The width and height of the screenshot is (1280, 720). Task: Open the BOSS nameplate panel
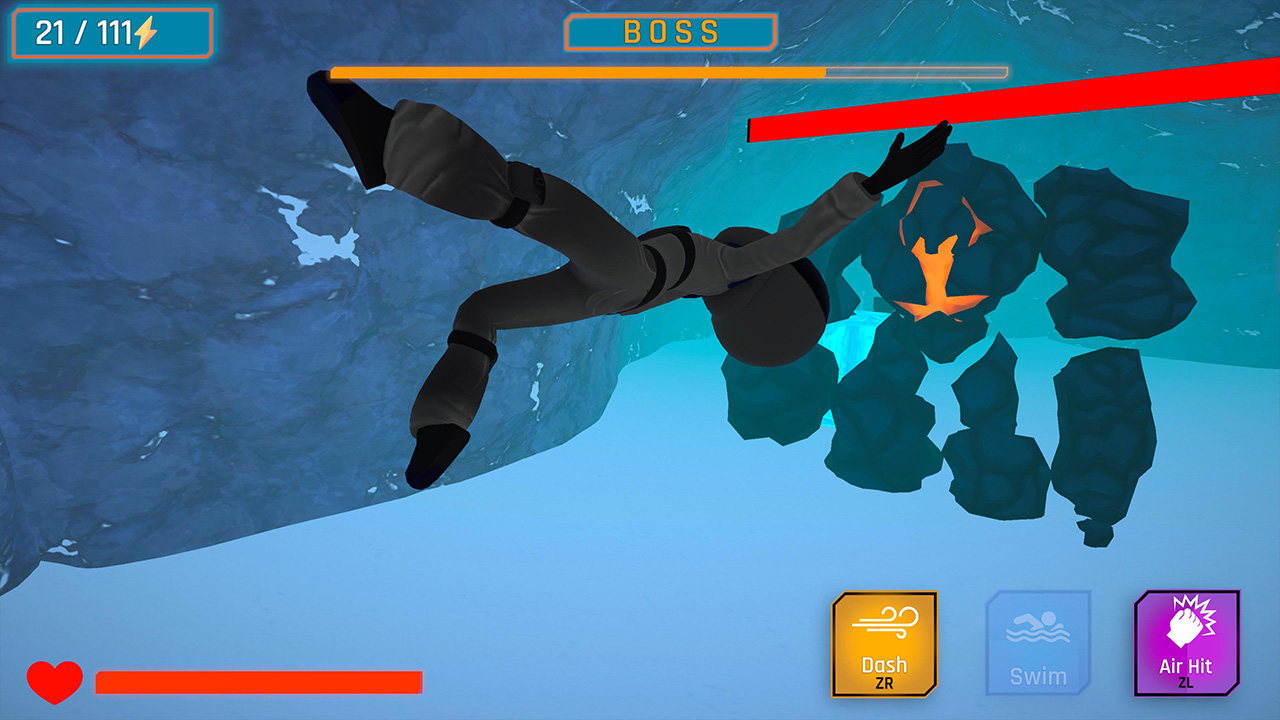[671, 31]
